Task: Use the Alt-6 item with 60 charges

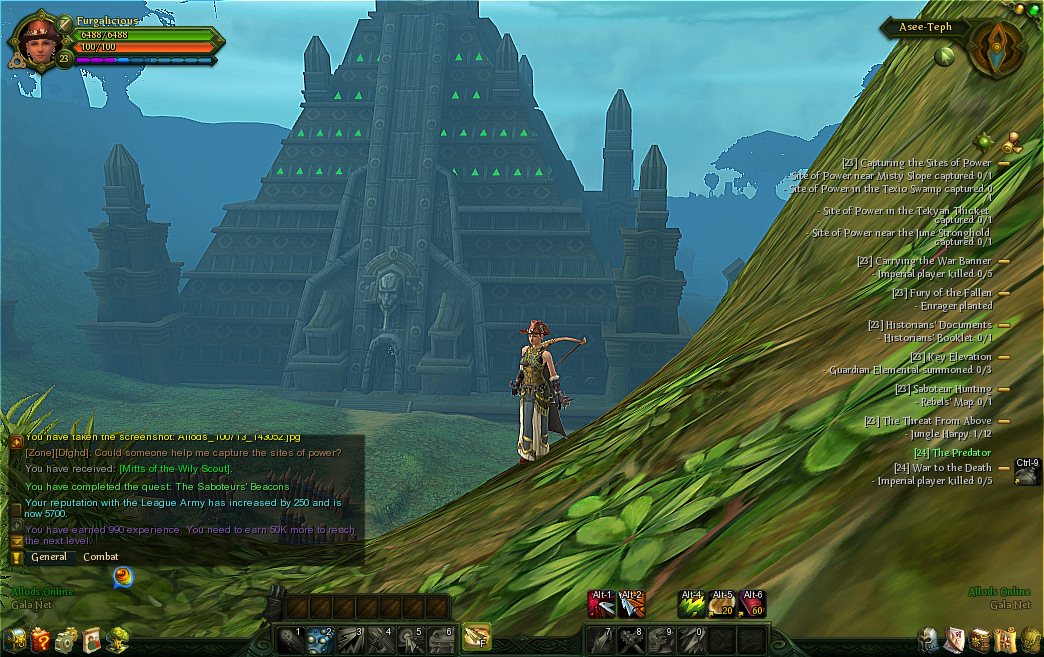Action: point(752,604)
